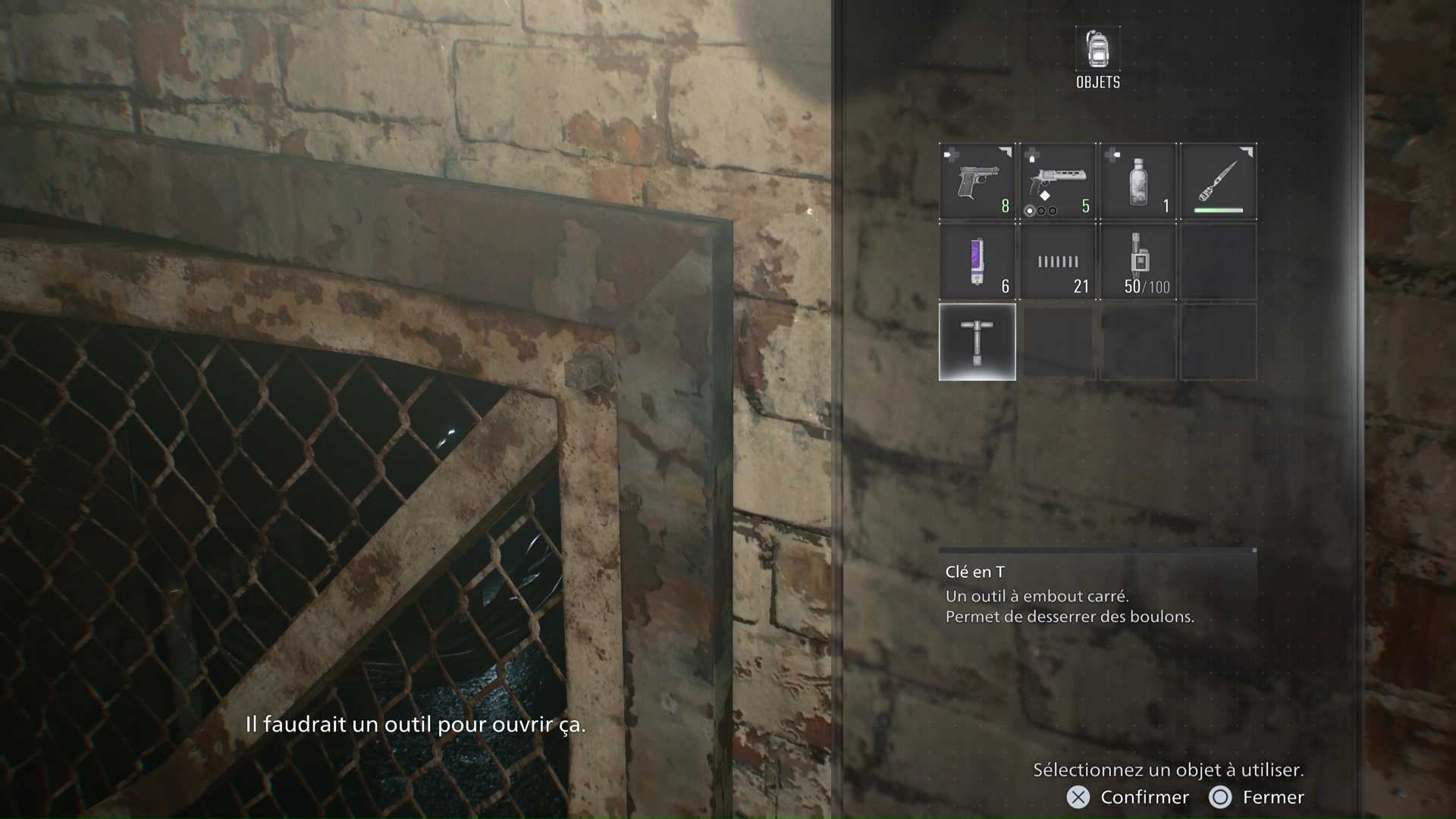Select the chemical bottle item
The image size is (1456, 819).
(1137, 182)
